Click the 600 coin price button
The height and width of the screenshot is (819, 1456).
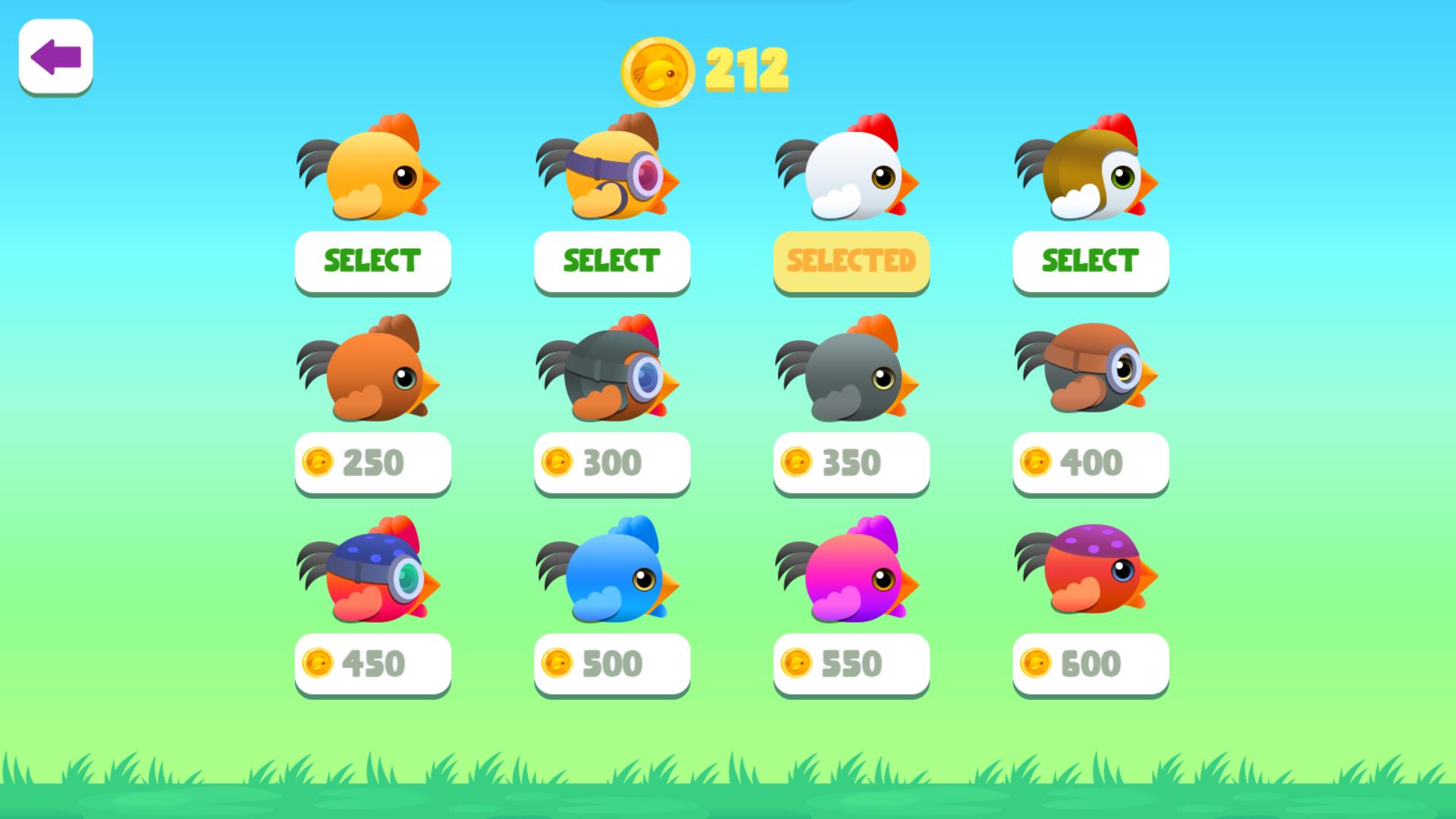[1090, 664]
